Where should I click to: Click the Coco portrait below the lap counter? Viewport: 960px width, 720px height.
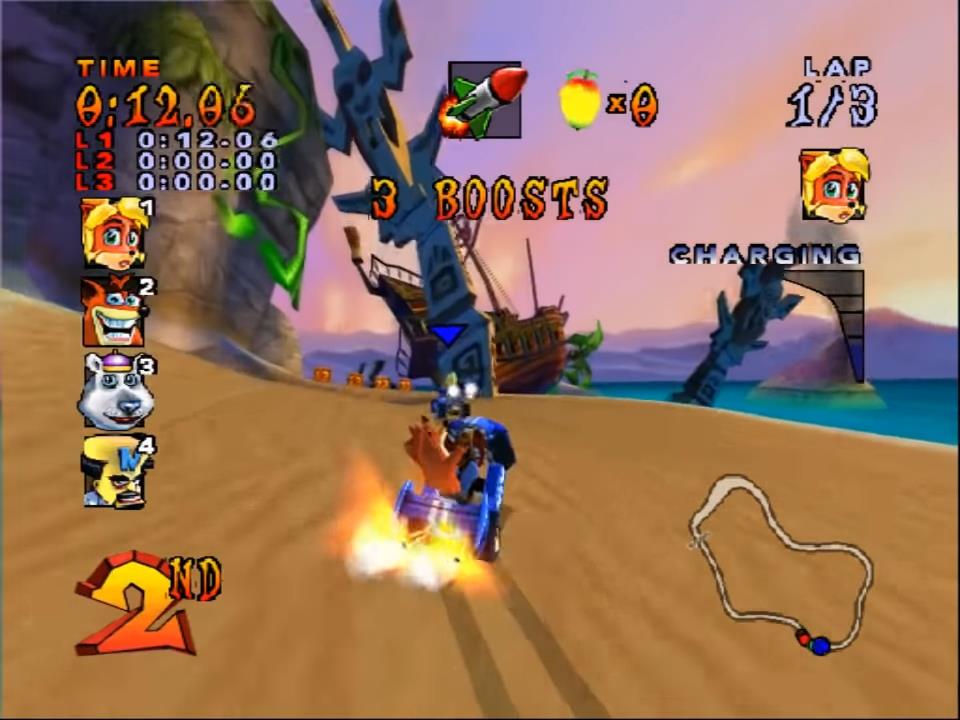tap(834, 186)
